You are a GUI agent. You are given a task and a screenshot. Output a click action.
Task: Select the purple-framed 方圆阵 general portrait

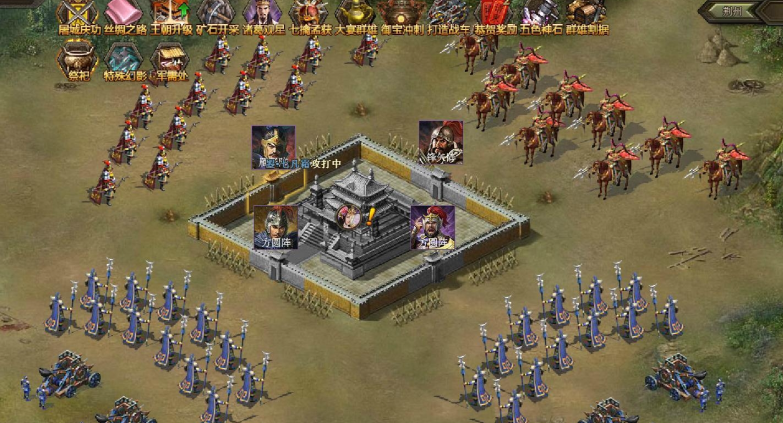(433, 226)
